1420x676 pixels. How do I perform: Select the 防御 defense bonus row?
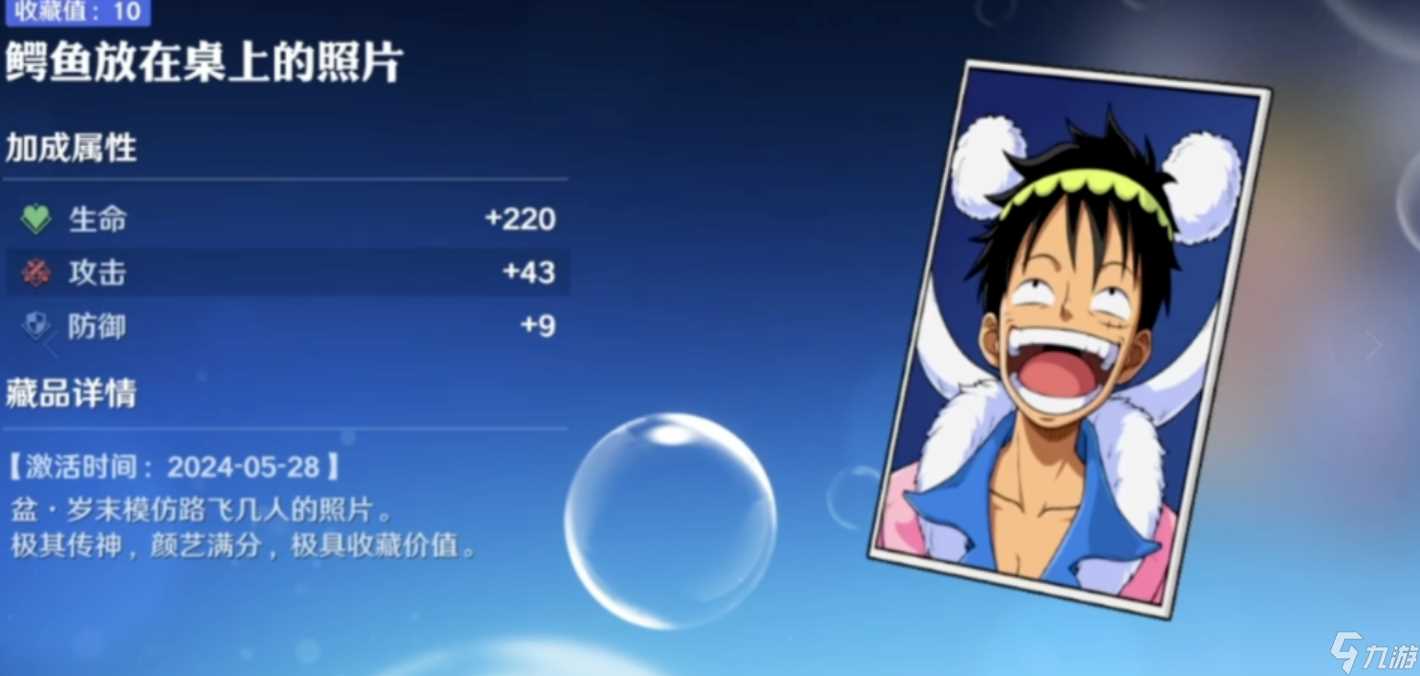tap(287, 326)
